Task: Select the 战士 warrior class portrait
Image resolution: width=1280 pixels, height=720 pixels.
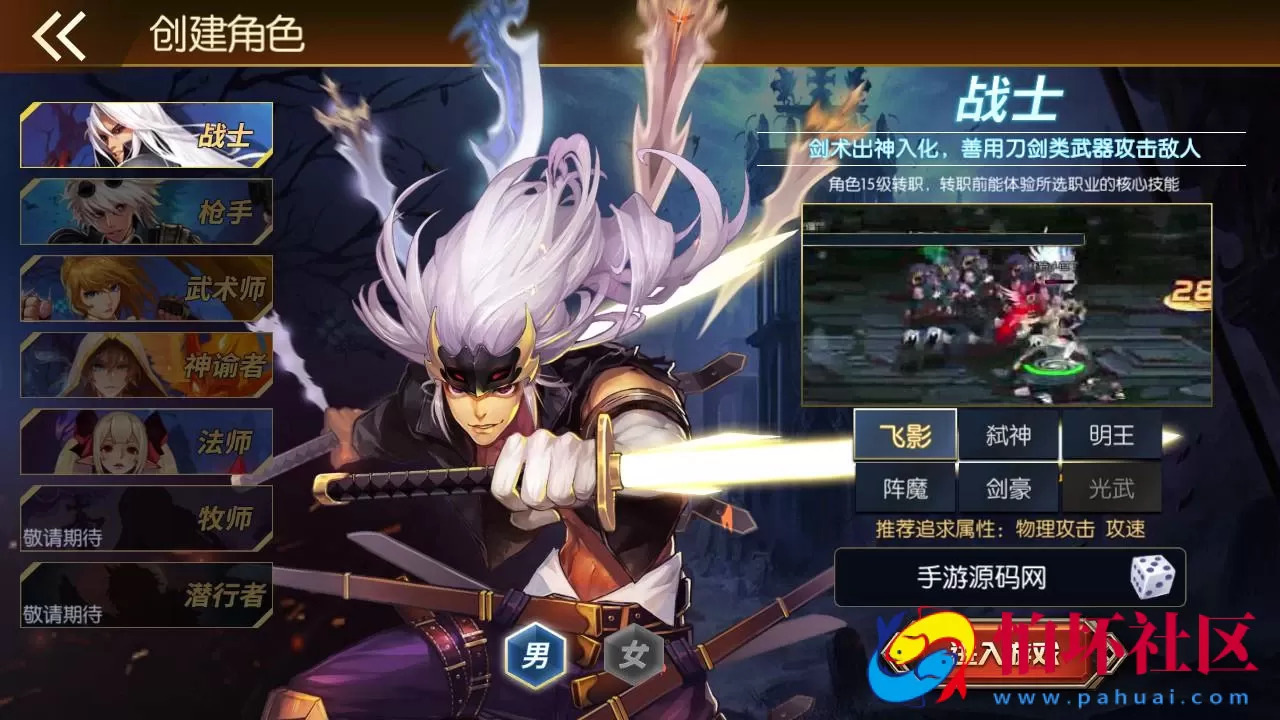Action: tap(143, 135)
